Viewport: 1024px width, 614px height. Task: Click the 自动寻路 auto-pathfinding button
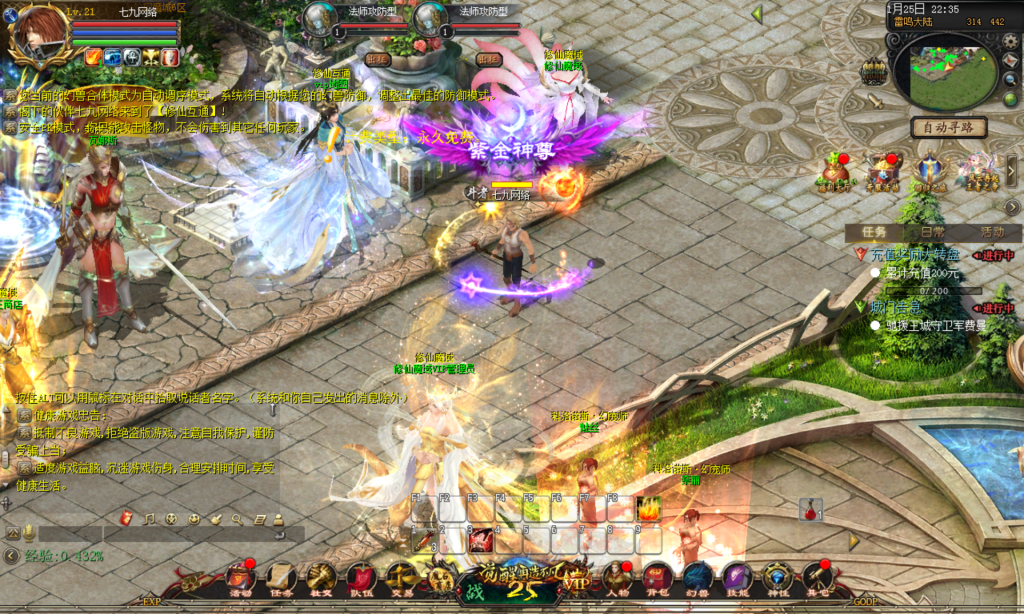tap(949, 128)
